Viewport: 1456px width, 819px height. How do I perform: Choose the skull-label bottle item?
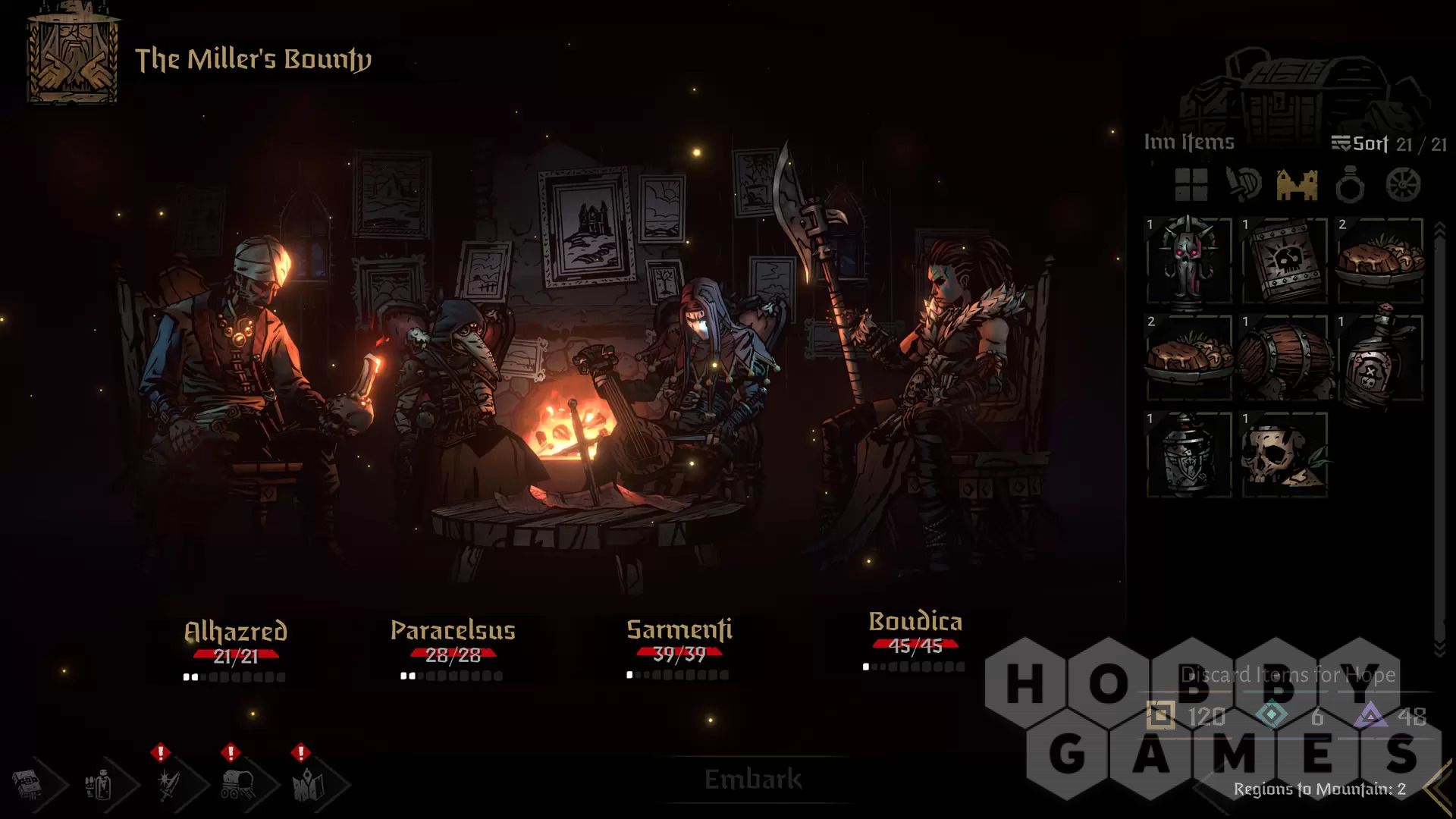tap(1380, 358)
